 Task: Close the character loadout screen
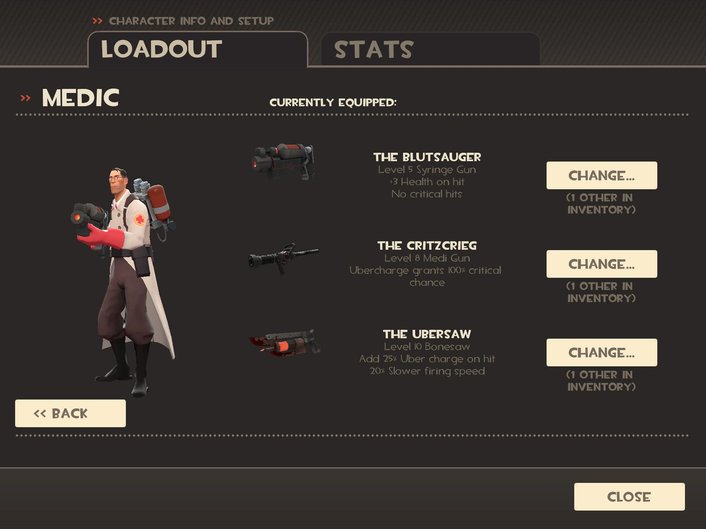629,496
